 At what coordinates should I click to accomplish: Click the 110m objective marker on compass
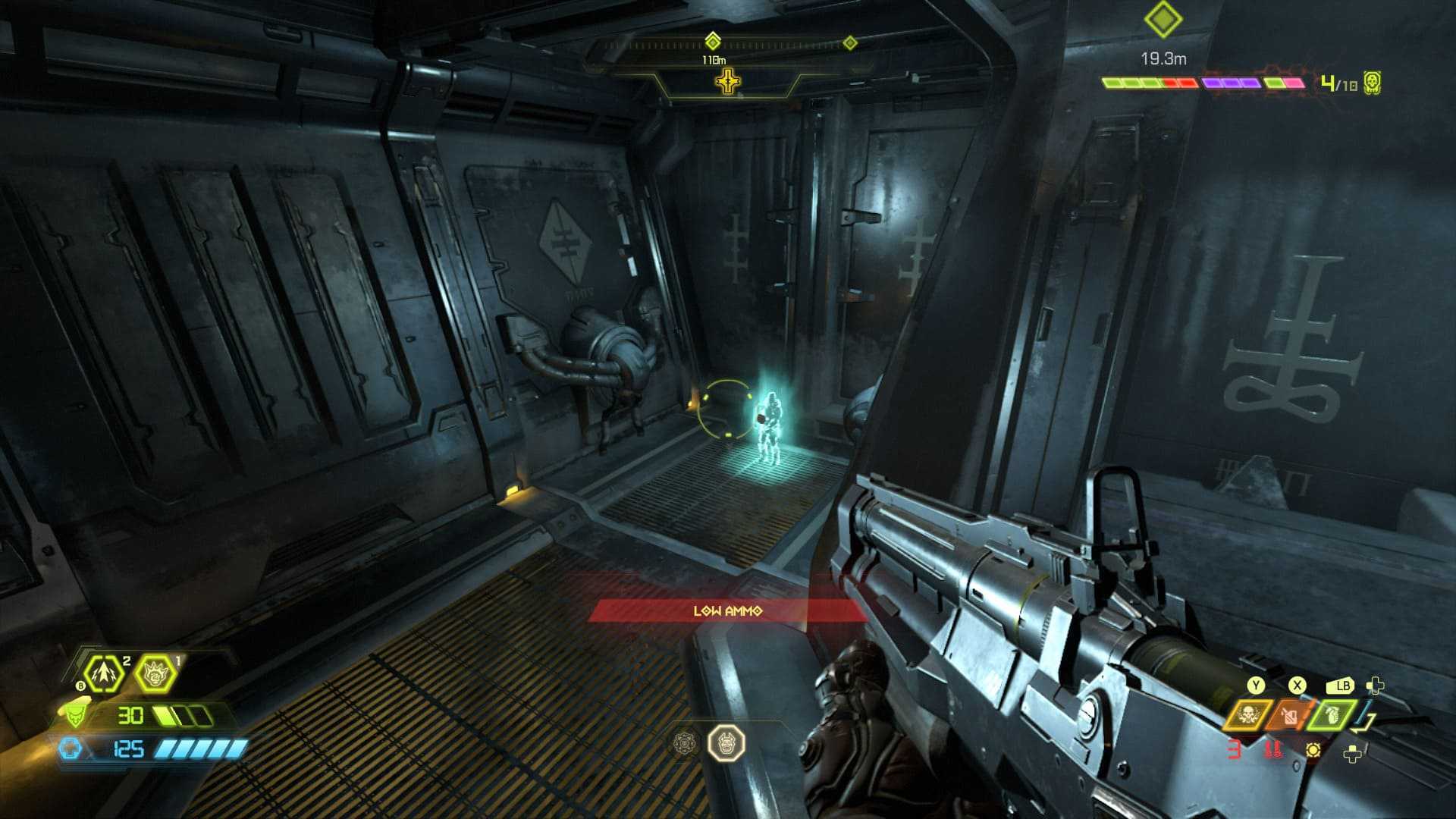(x=713, y=41)
